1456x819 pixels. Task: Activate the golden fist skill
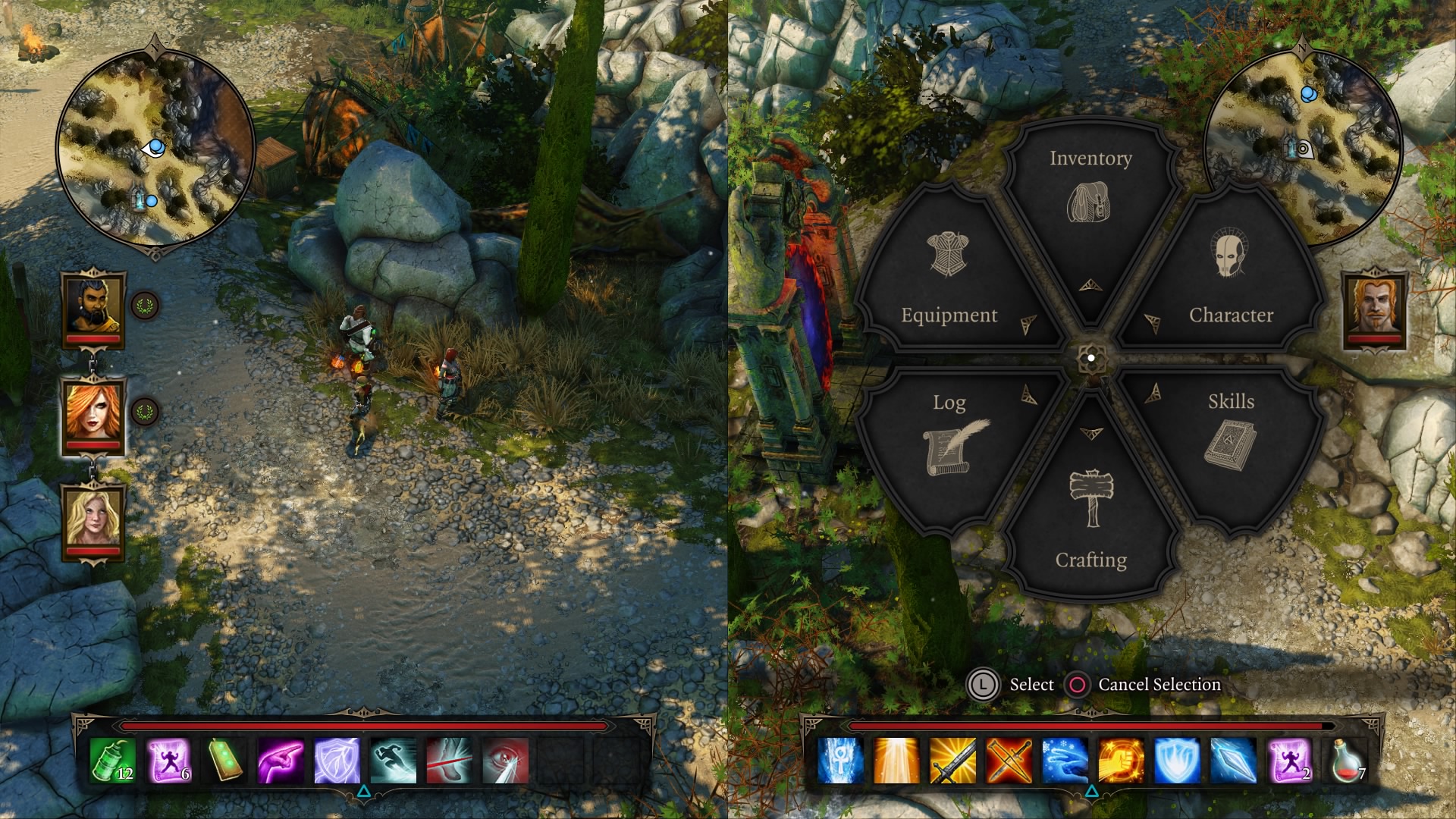[x=1121, y=761]
